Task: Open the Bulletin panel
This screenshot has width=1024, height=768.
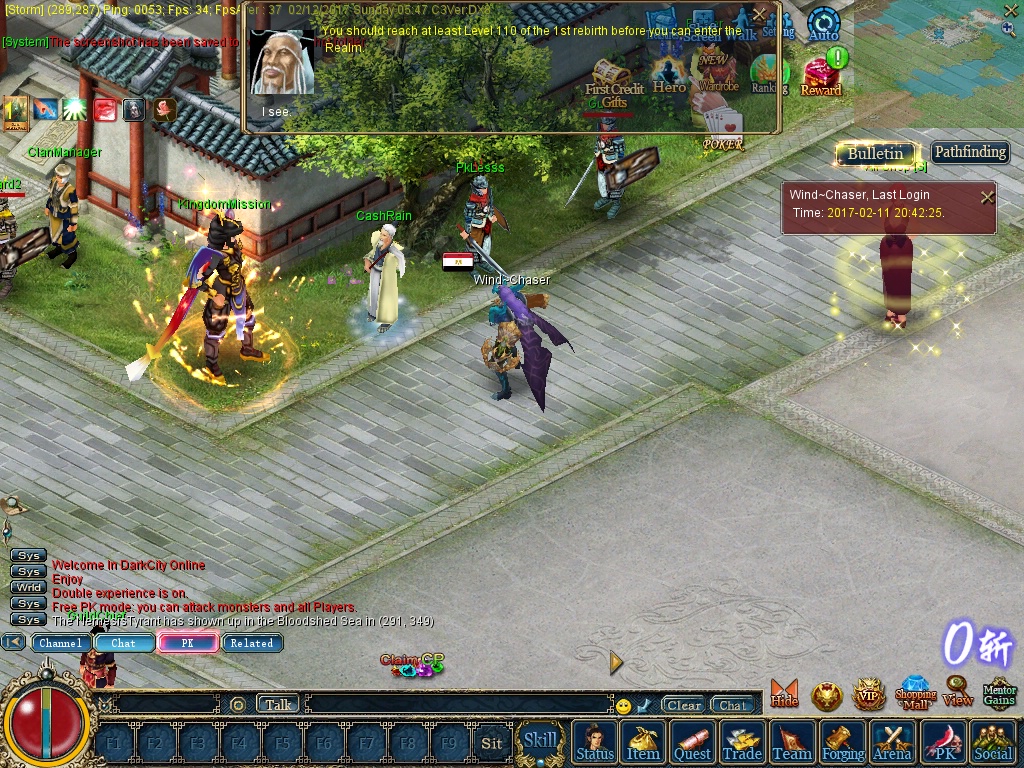Action: click(x=875, y=153)
